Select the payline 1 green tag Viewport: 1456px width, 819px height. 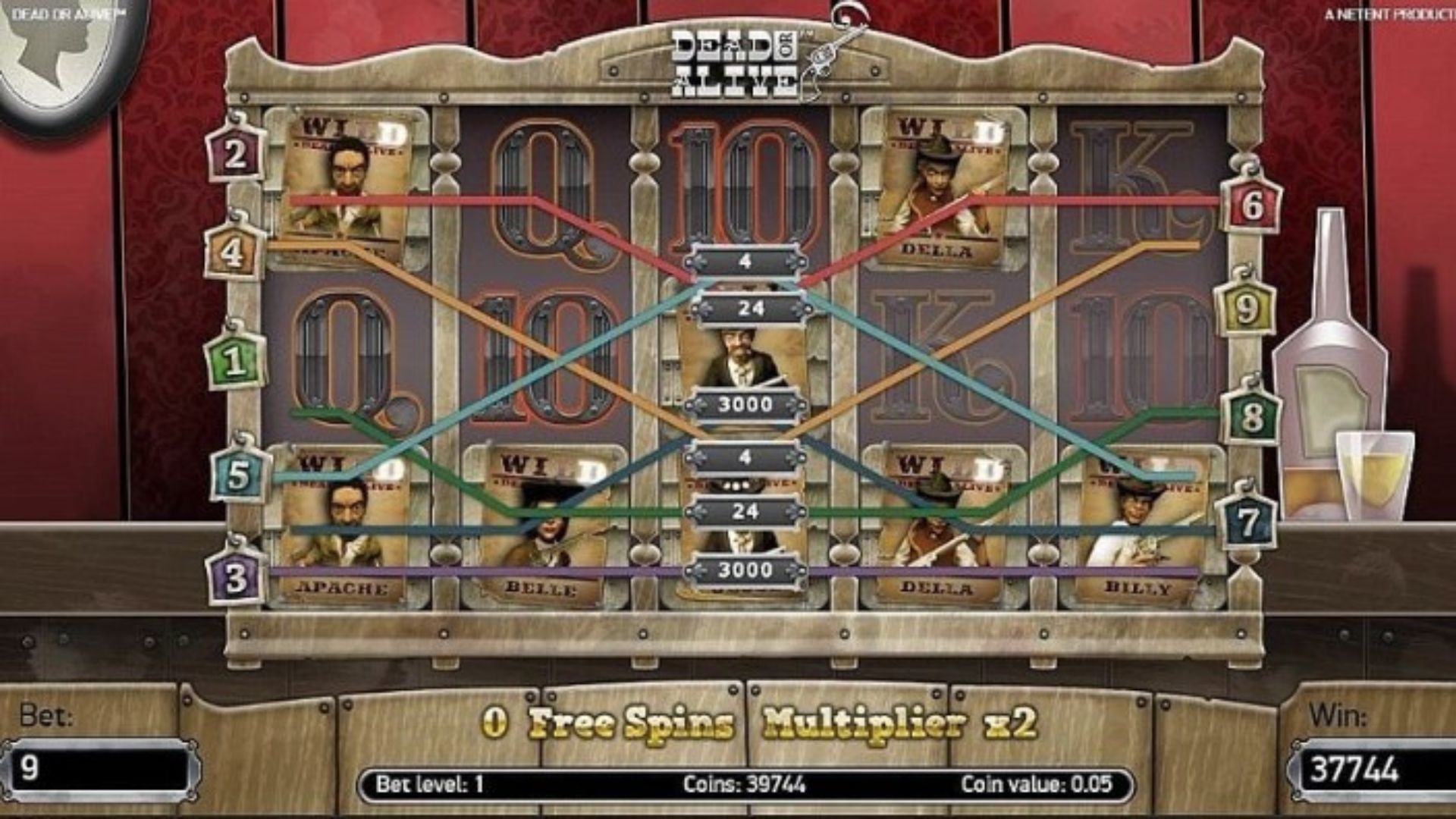[x=235, y=360]
